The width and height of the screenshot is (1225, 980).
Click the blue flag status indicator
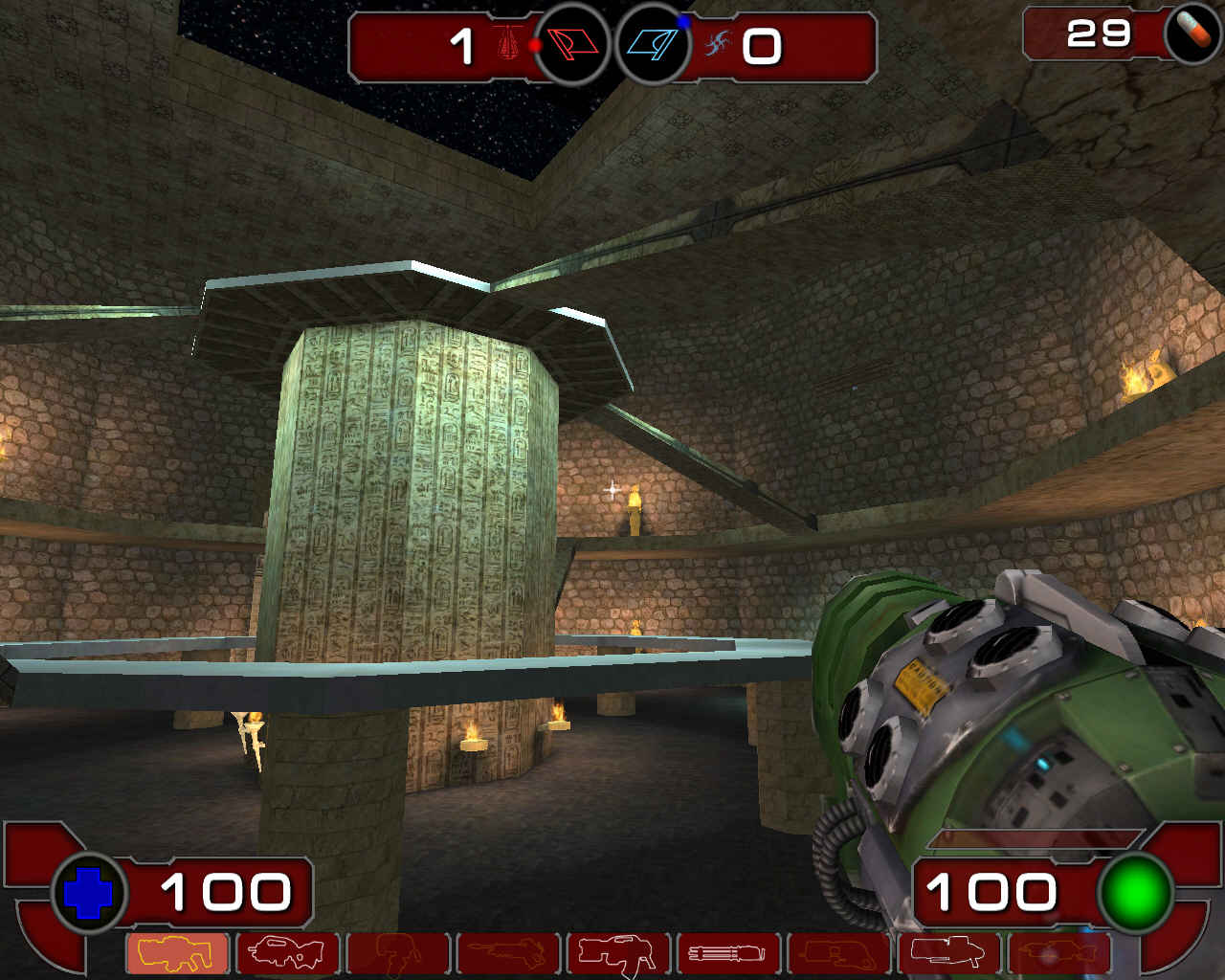tap(651, 44)
